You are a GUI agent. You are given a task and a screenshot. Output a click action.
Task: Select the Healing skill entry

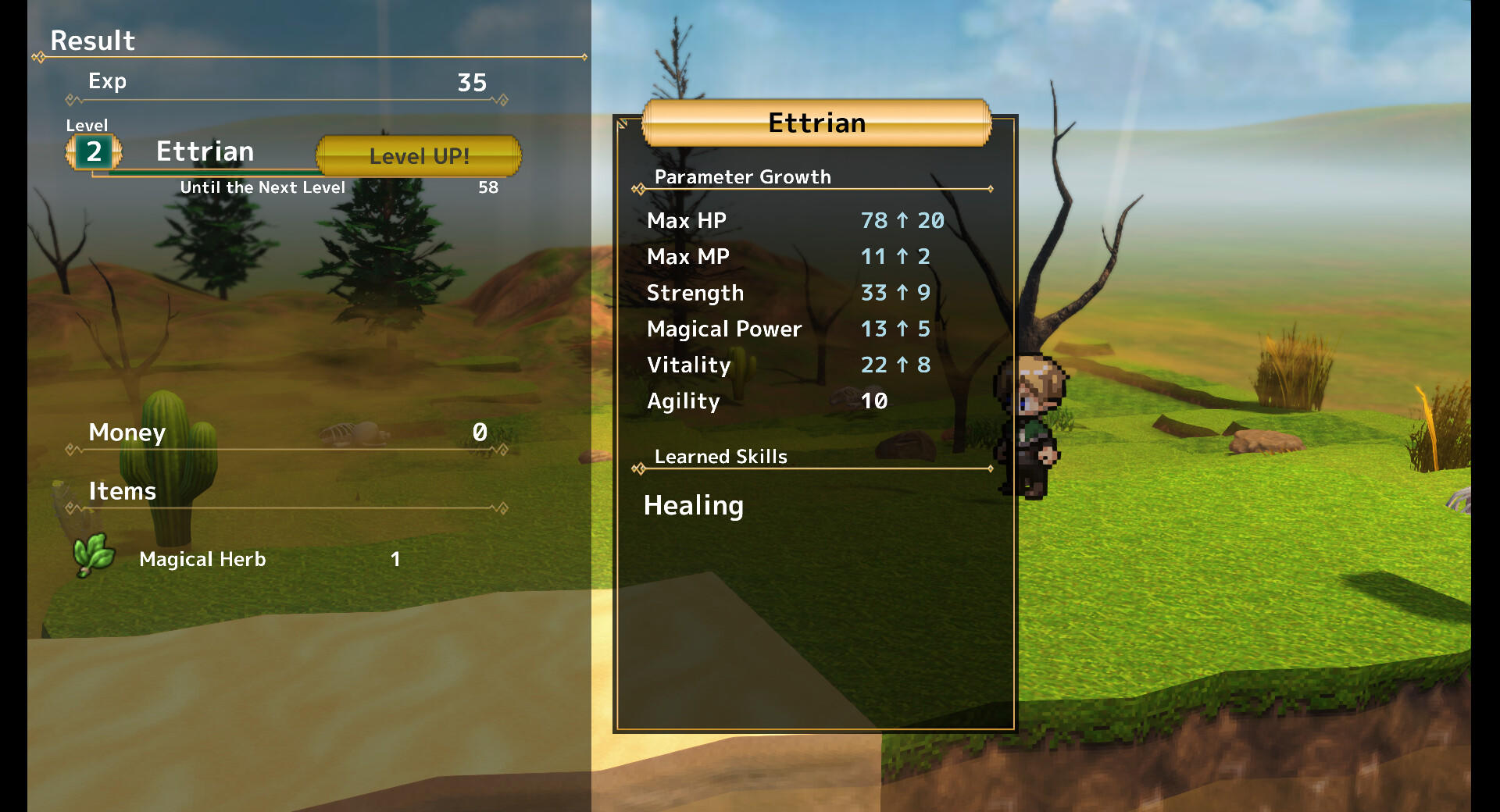point(694,506)
